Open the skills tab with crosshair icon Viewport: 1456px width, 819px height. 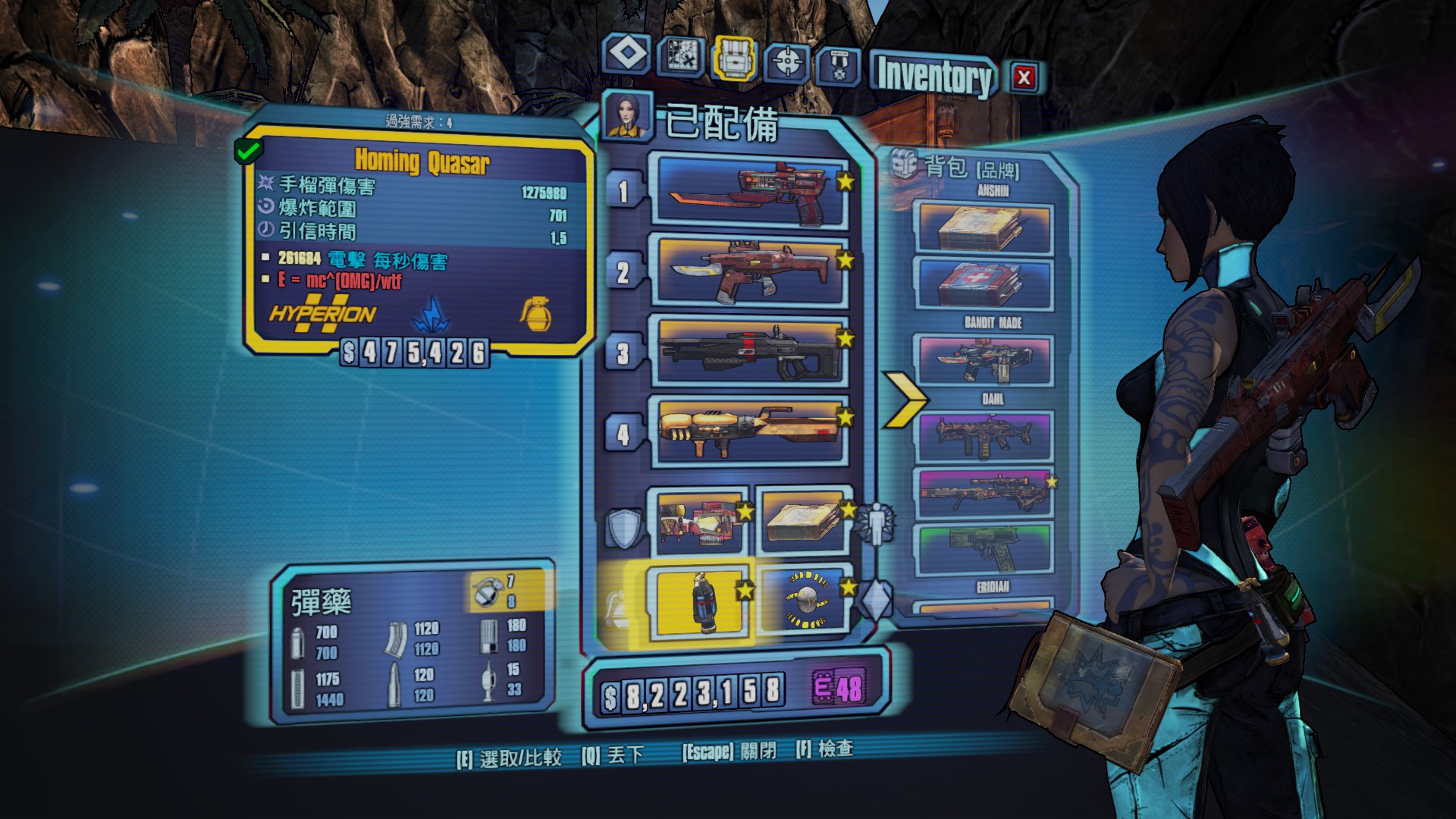click(788, 61)
